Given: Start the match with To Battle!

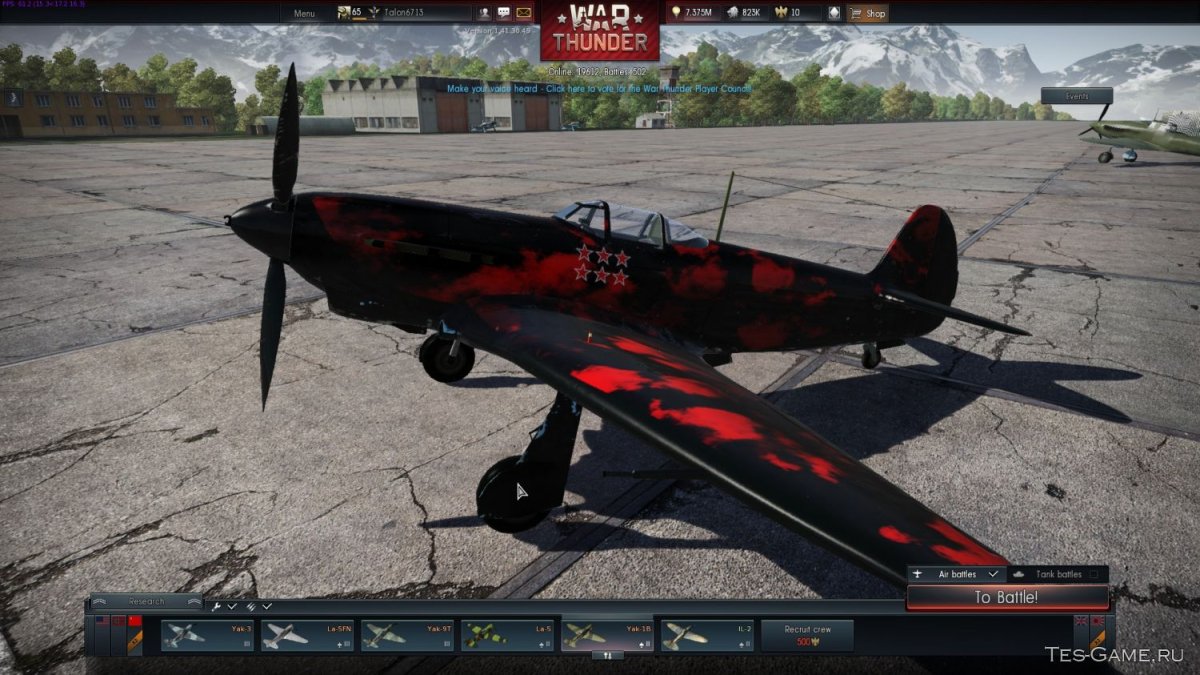Looking at the screenshot, I should [1007, 598].
